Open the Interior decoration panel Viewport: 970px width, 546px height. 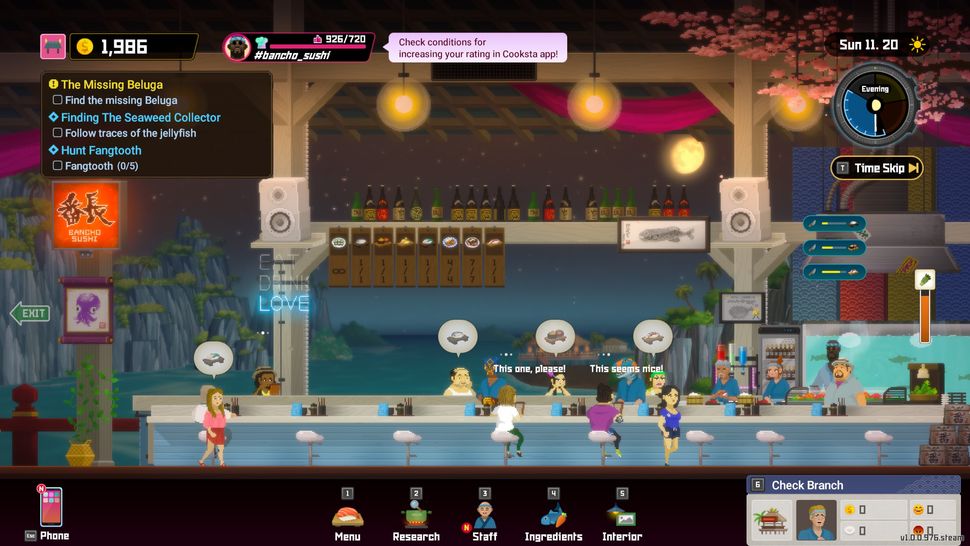[622, 516]
